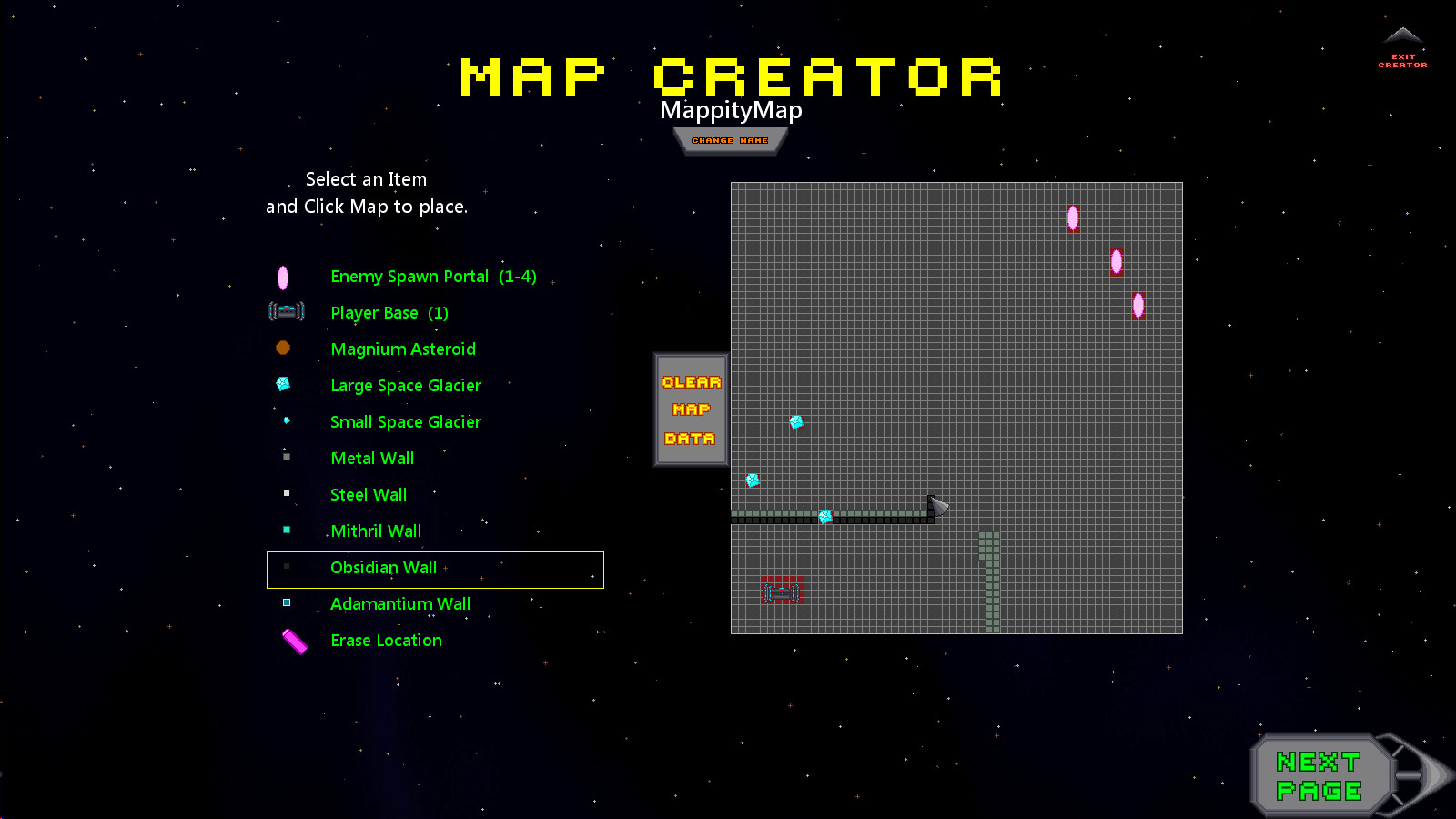Select the Steel Wall item
This screenshot has width=1456, height=819.
368,494
